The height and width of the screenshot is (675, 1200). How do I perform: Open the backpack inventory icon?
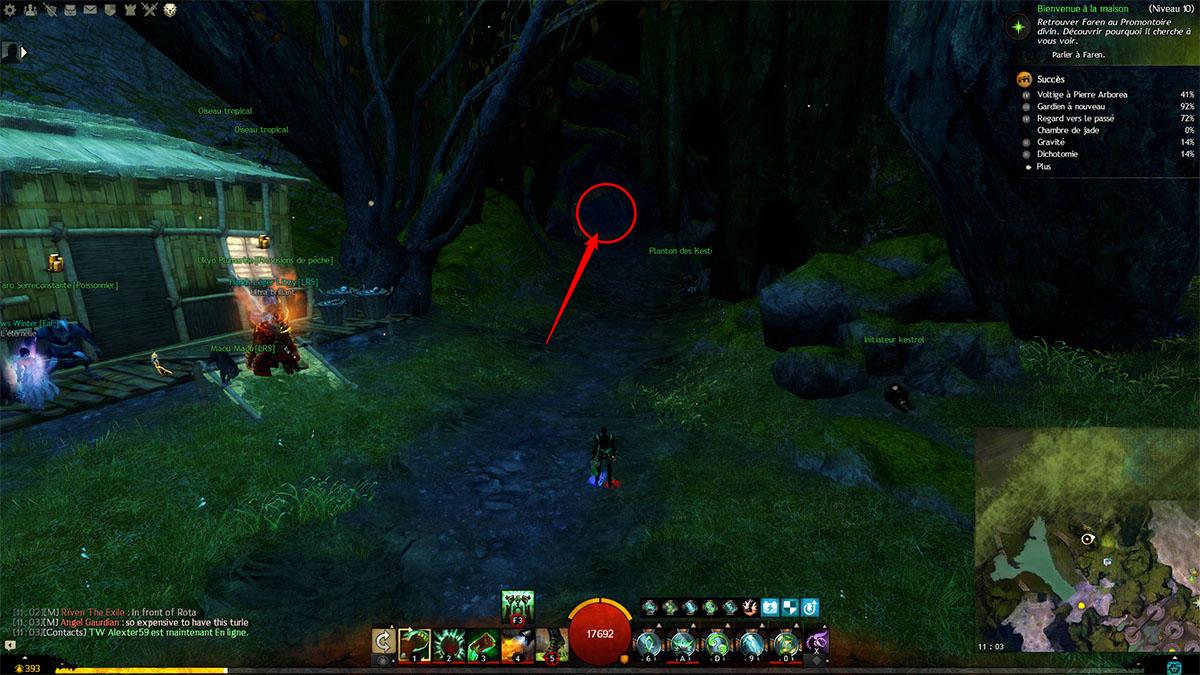[71, 10]
